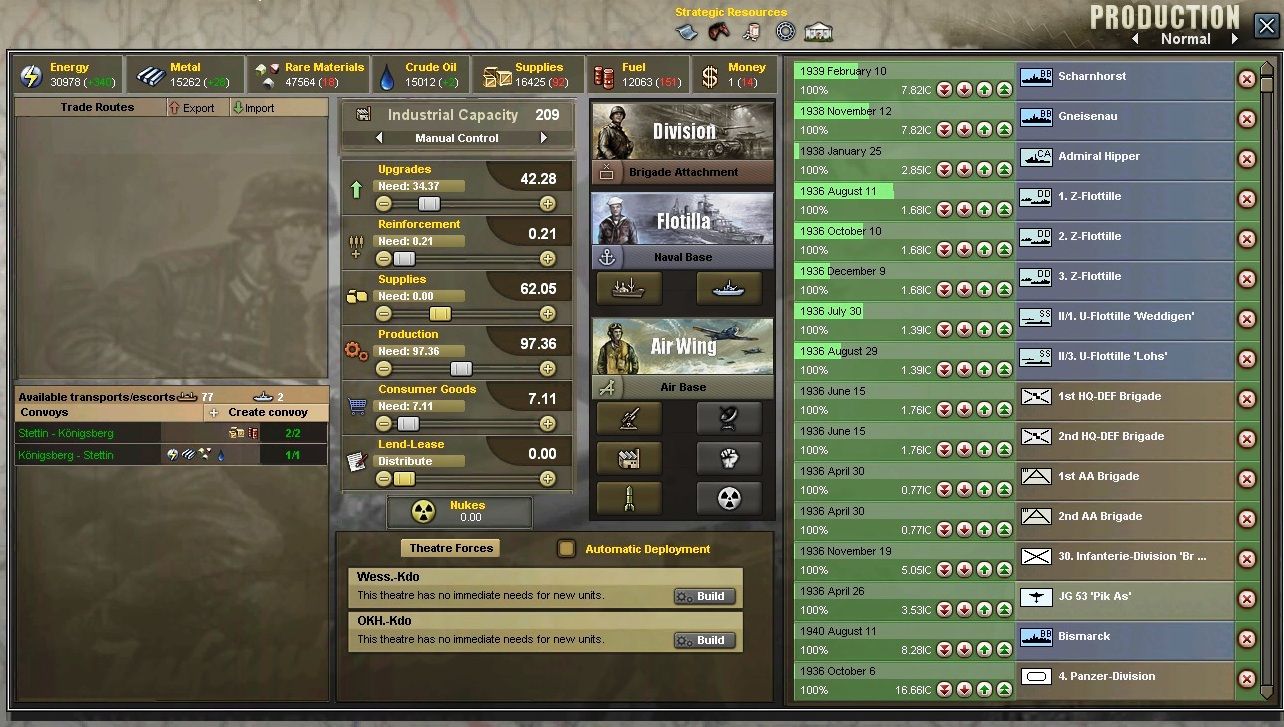Viewport: 1284px width, 727px height.
Task: Select Brigade Attachment option
Action: tap(683, 172)
